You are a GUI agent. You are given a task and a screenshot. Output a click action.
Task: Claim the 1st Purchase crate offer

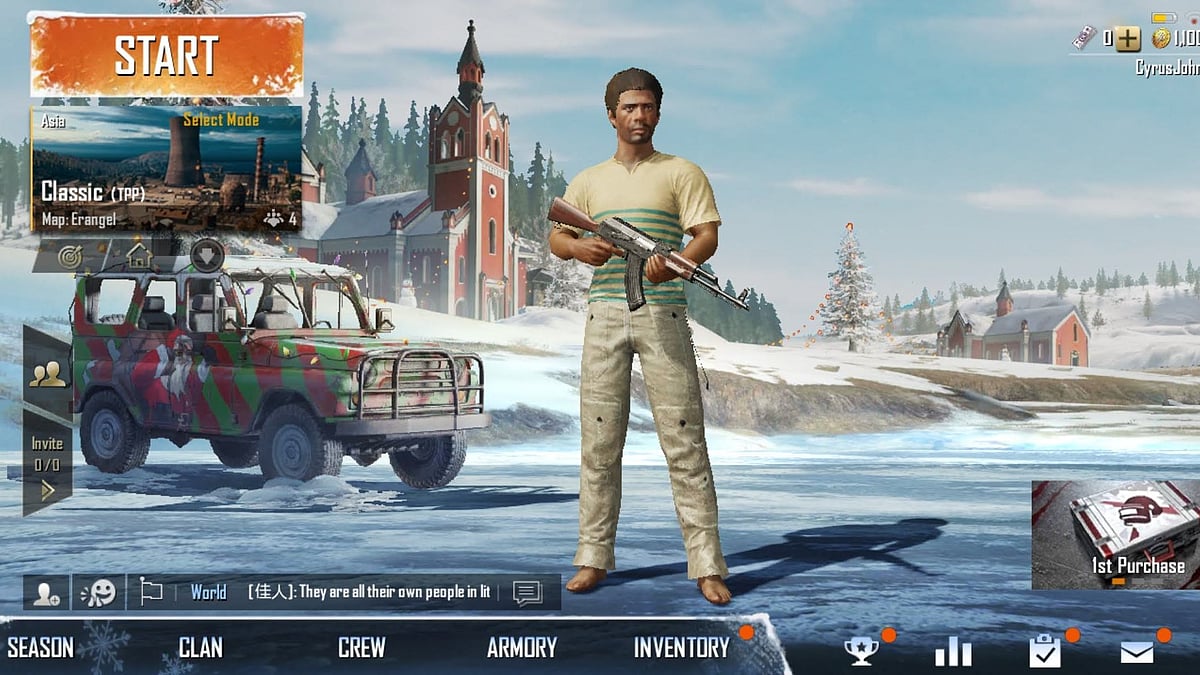(x=1116, y=534)
